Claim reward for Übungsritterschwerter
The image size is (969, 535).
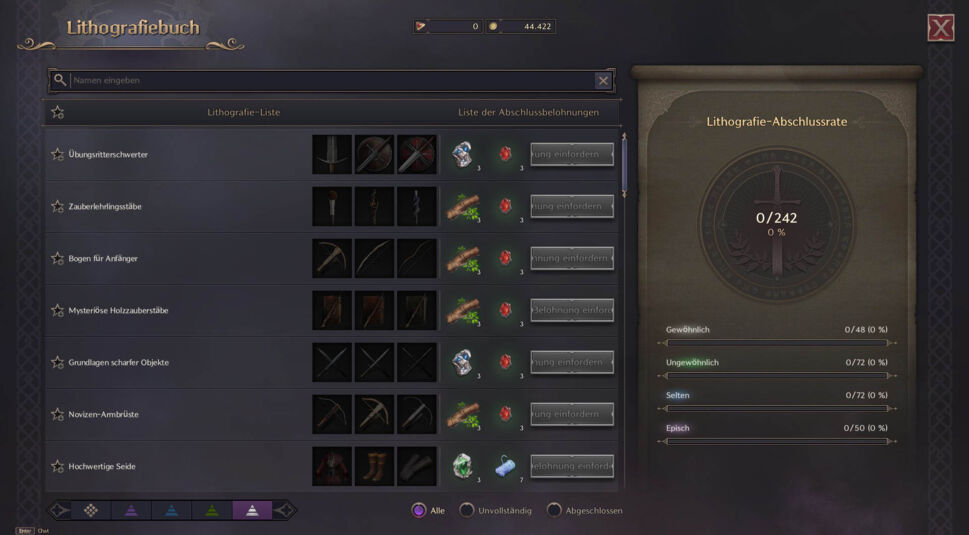coord(571,154)
